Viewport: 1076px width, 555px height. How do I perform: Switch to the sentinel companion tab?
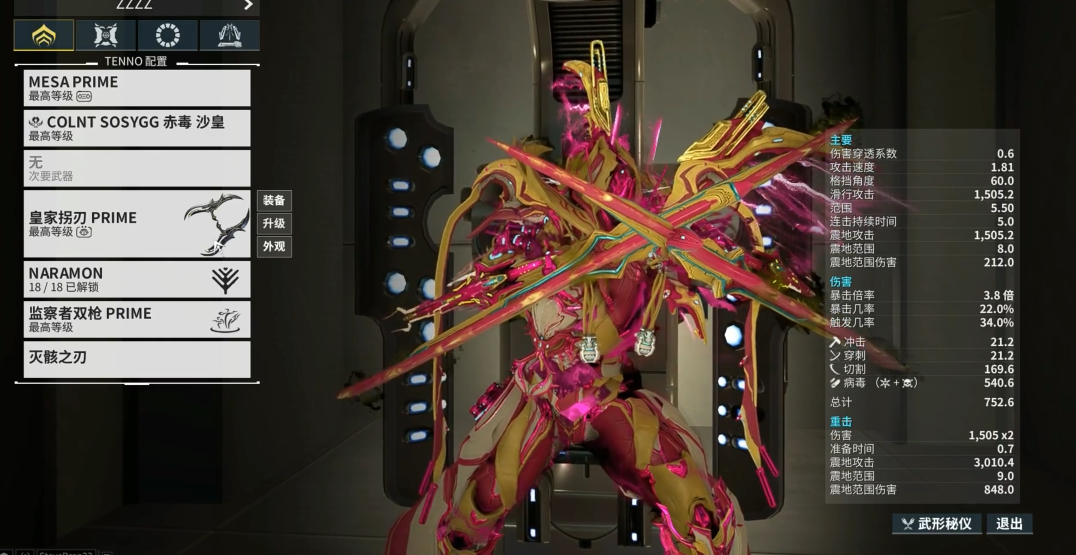(105, 35)
